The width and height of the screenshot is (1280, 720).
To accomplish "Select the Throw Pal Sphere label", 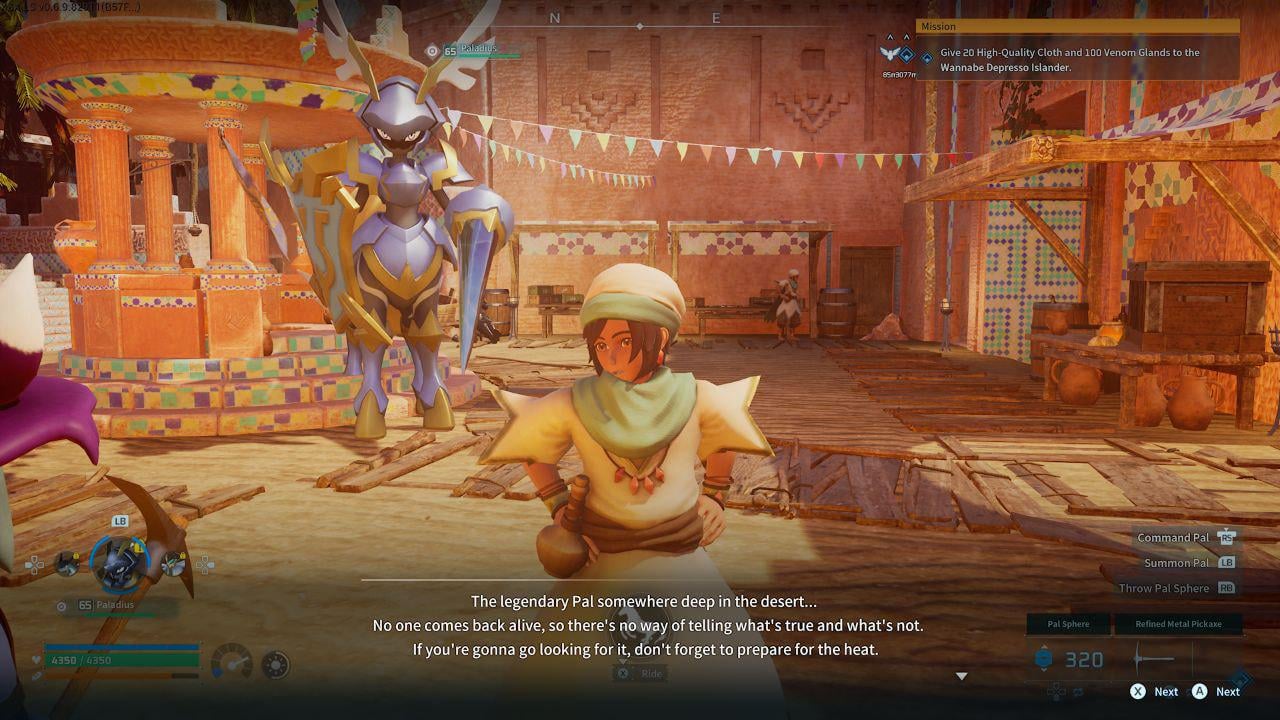I will pos(1164,589).
